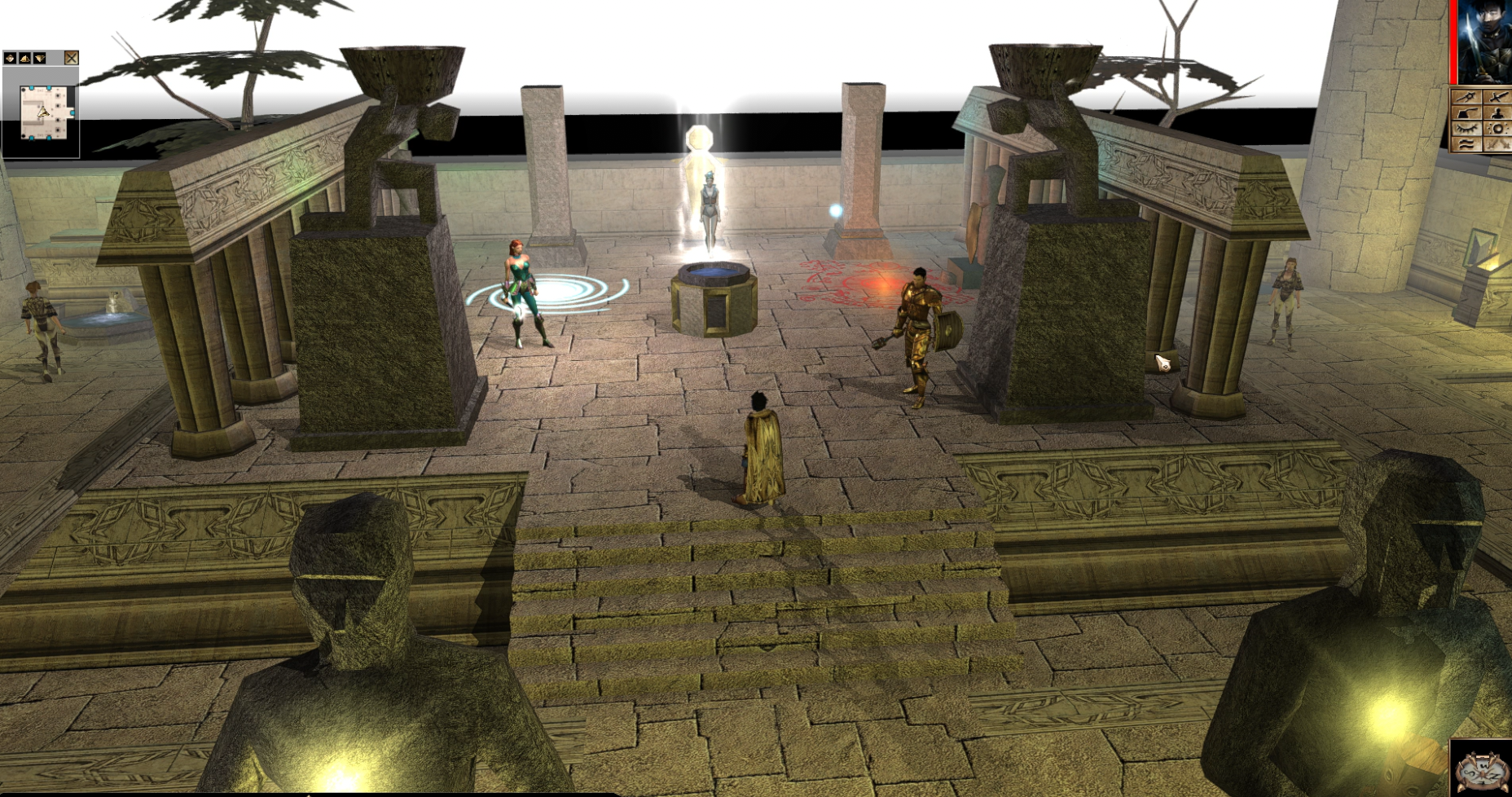Click the ring with dots icon button
Viewport: 1512px width, 797px height.
(x=1498, y=129)
